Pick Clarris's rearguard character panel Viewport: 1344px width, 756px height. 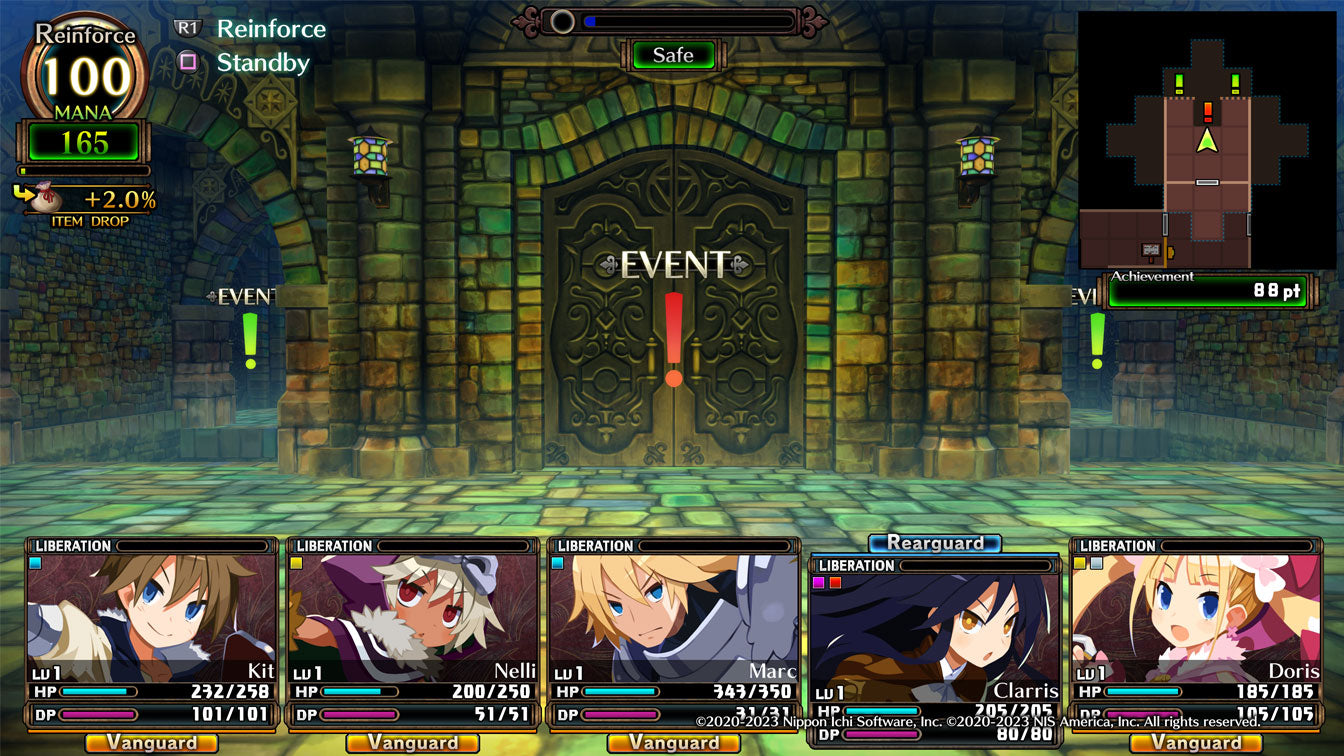coord(934,640)
